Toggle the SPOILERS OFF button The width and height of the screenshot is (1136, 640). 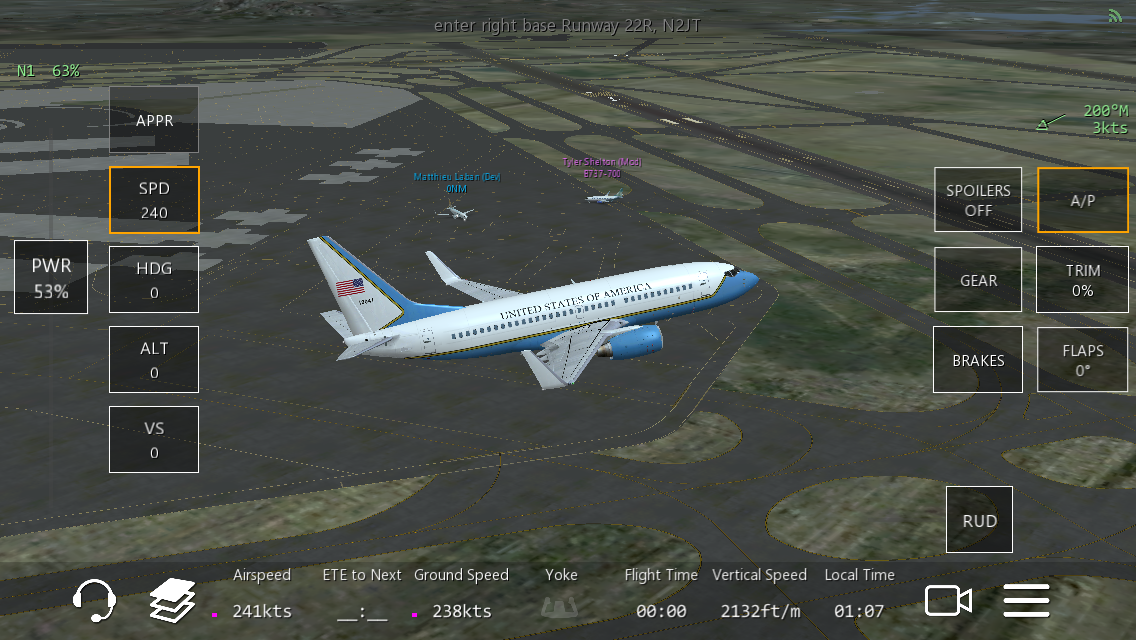978,200
